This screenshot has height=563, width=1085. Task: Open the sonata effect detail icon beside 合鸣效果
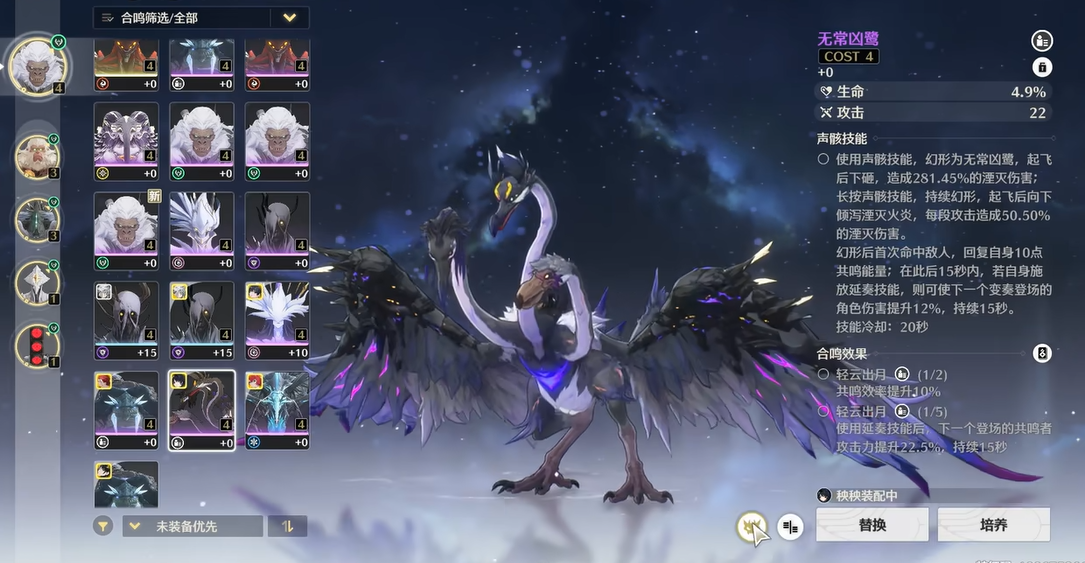1042,353
